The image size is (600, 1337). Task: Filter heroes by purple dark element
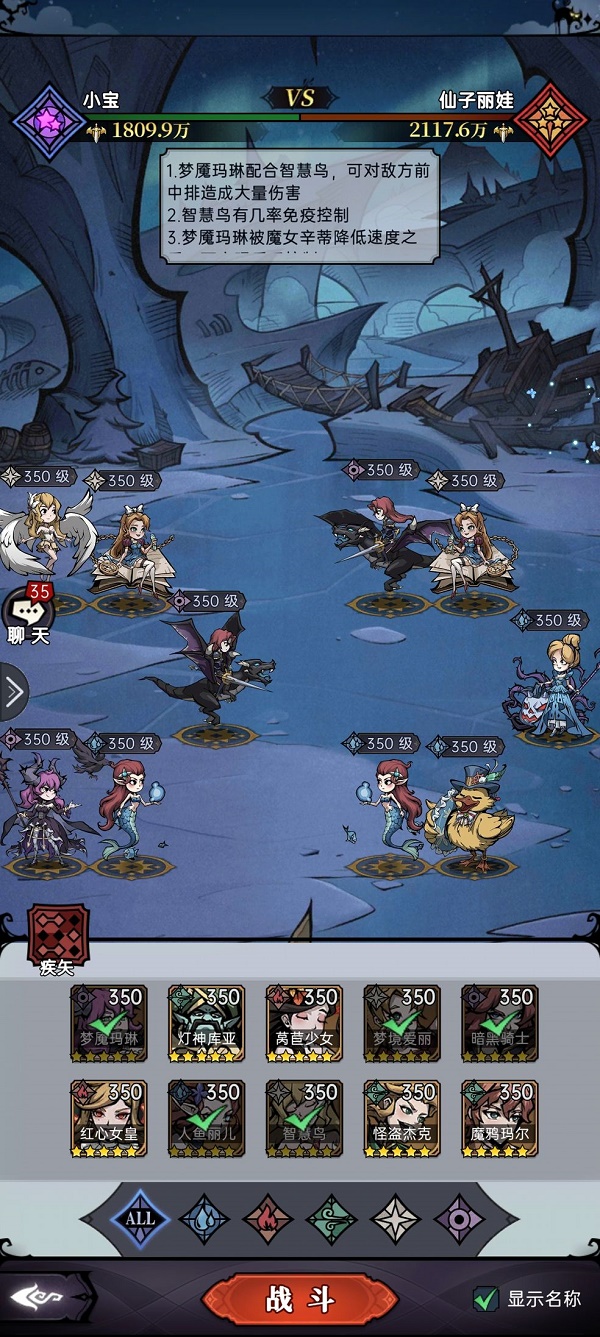point(459,1219)
